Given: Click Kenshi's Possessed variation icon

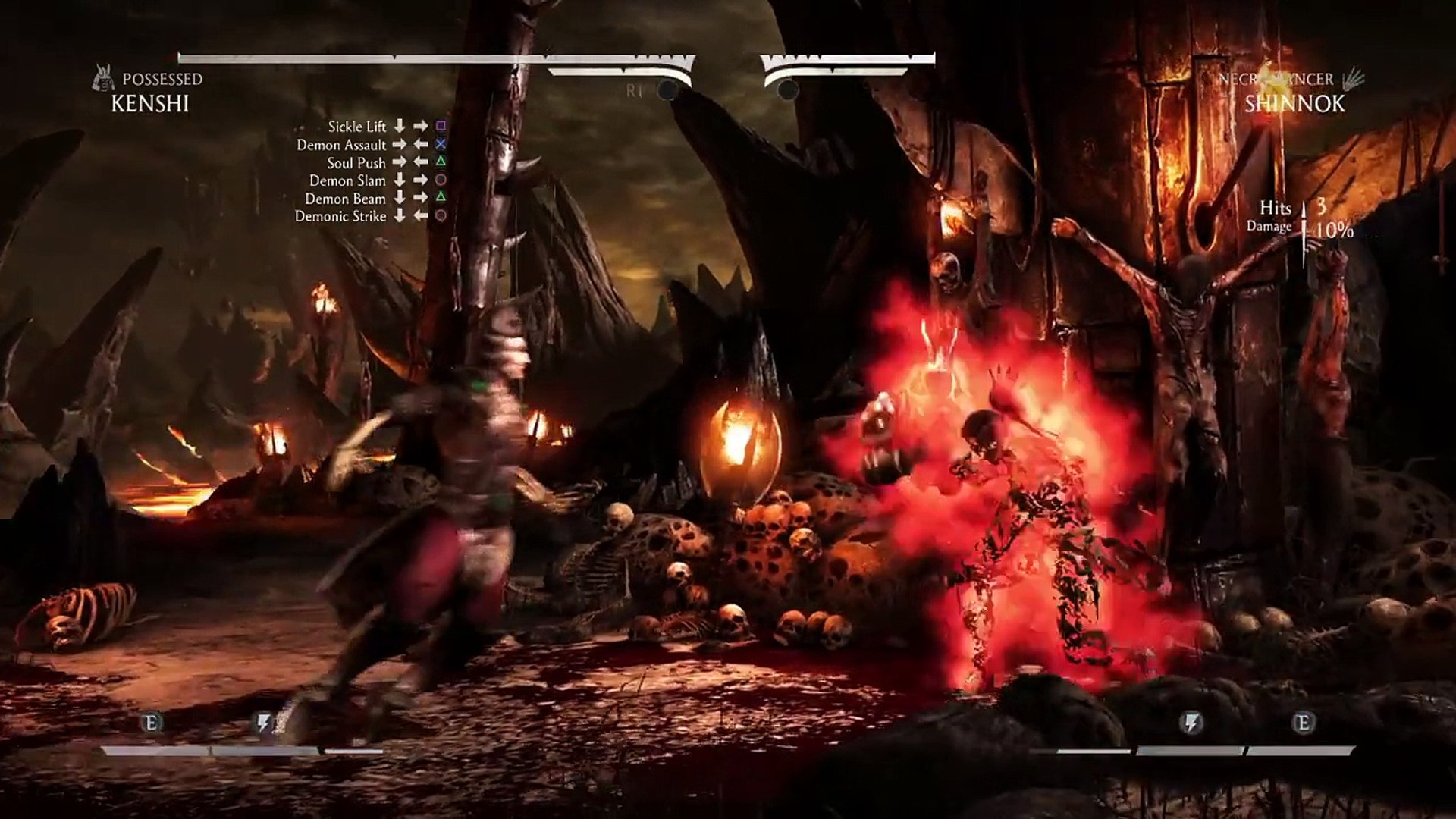Looking at the screenshot, I should pyautogui.click(x=103, y=79).
